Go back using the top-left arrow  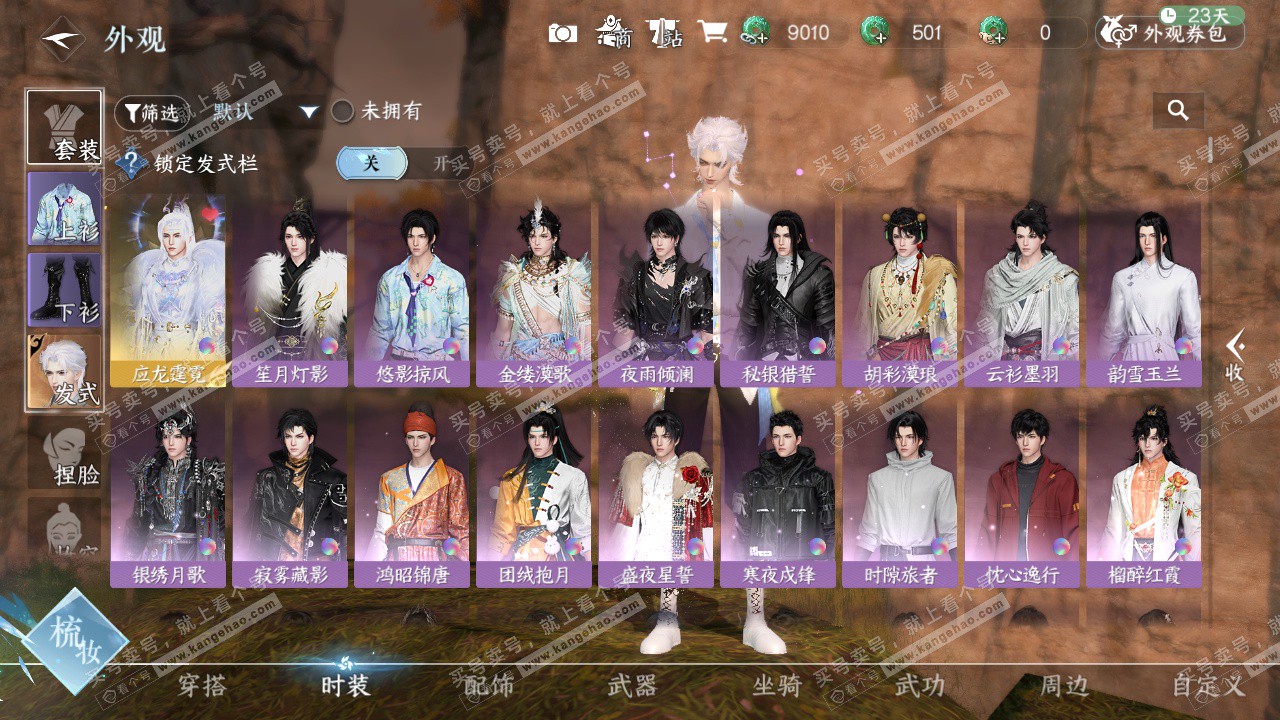[62, 39]
